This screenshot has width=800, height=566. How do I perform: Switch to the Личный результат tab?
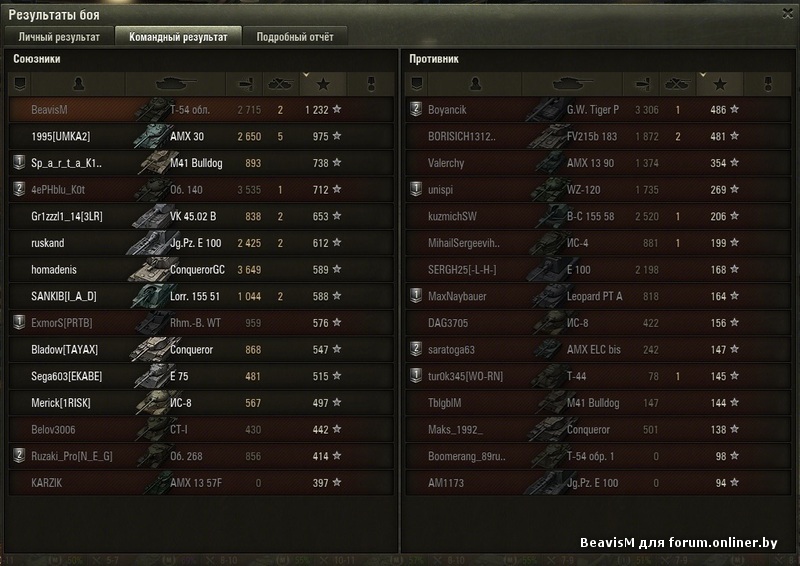pos(59,37)
